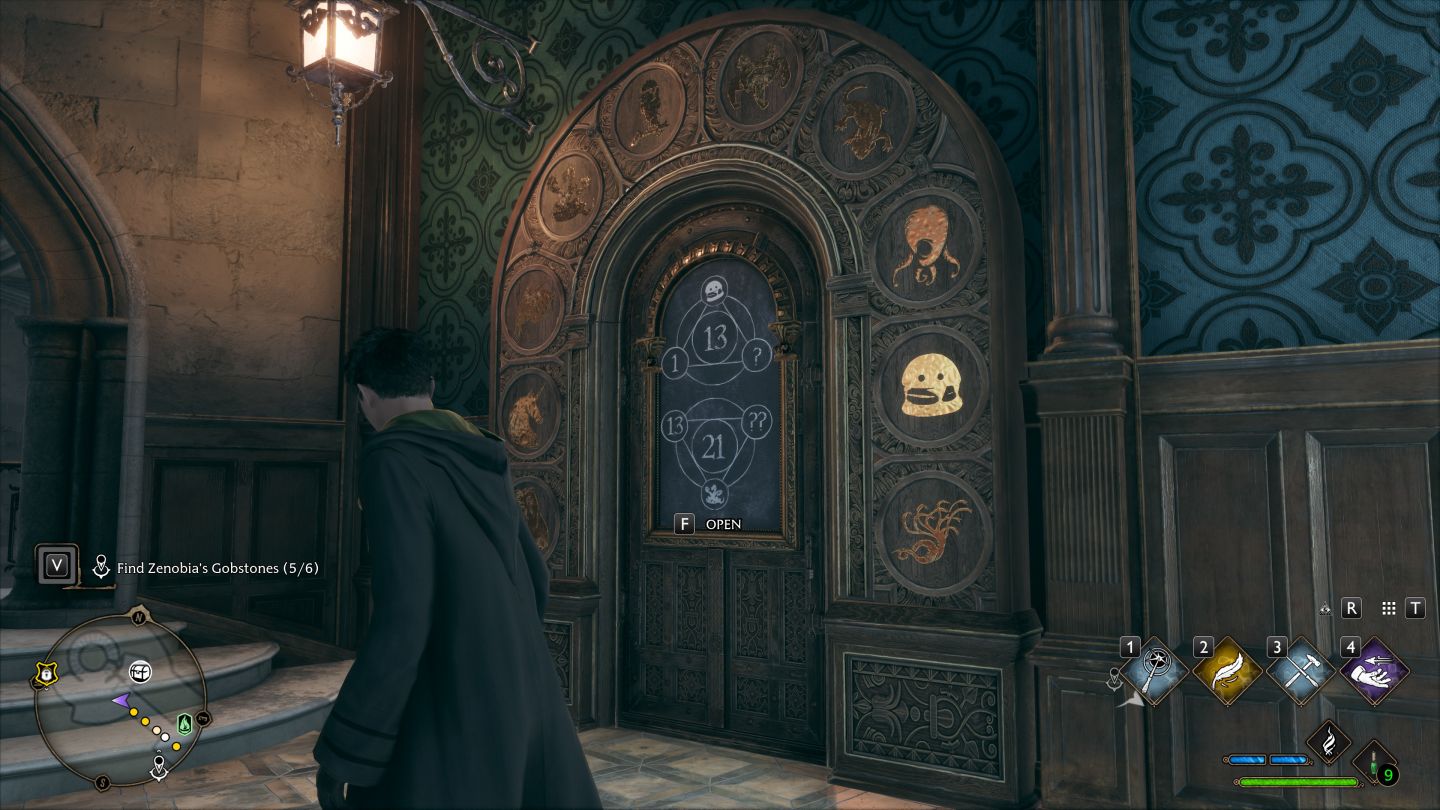
Task: Click the triangle spell set icon
Action: click(1325, 608)
